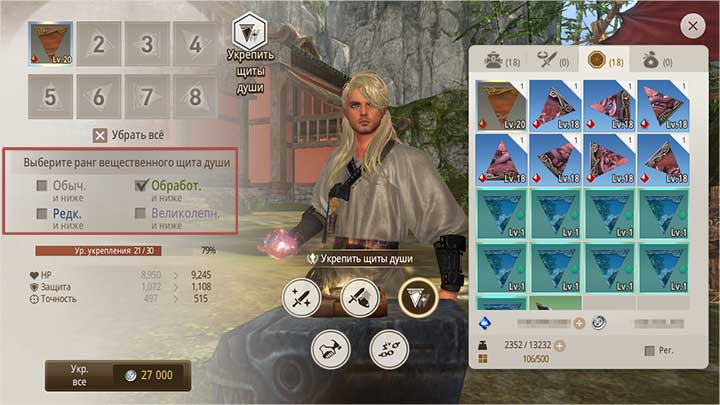Viewport: 720px width, 405px height.
Task: Close the soul shield inventory panel
Action: pyautogui.click(x=691, y=25)
